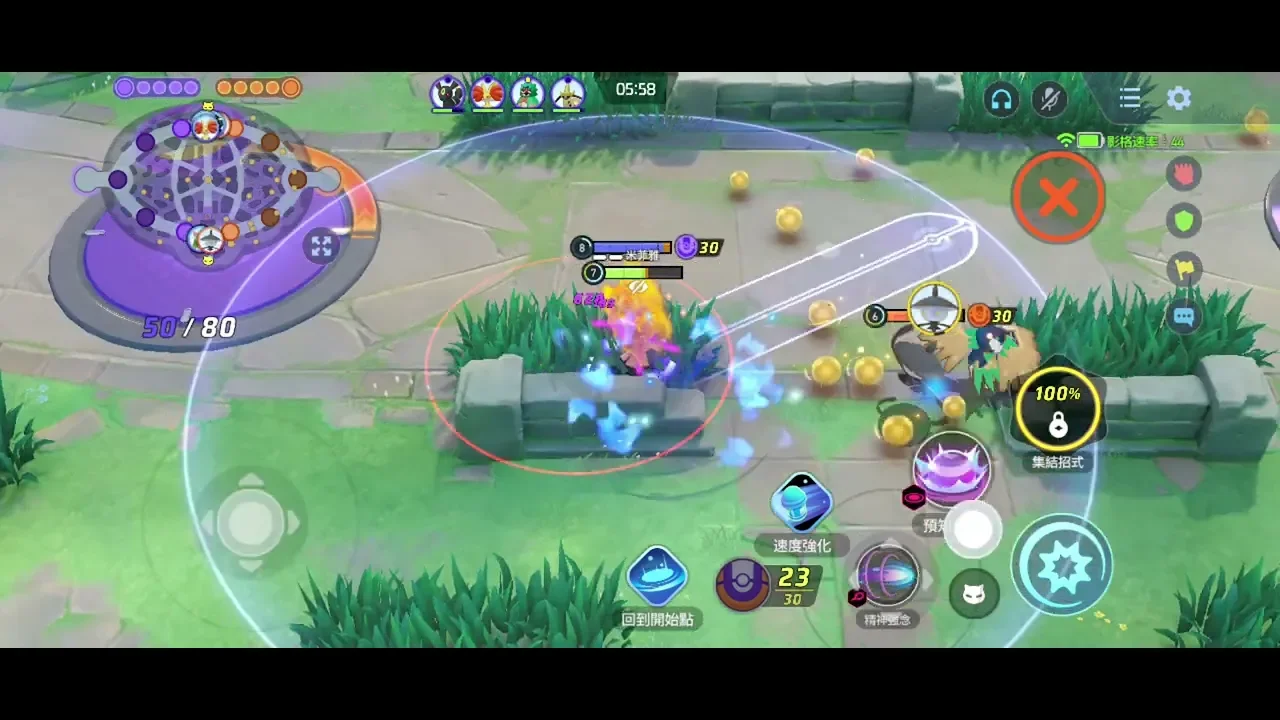1280x720 pixels.
Task: Fire the 精神意念 skill
Action: [887, 576]
